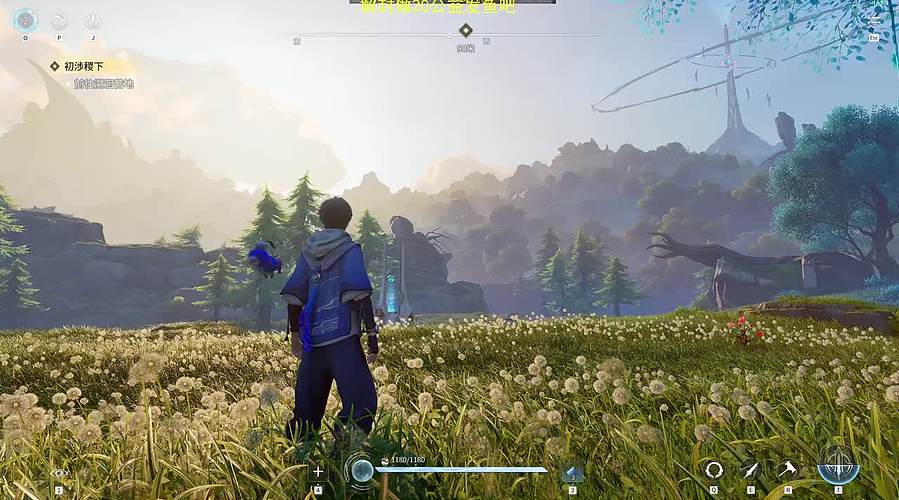Toggle the eye vision icon
This screenshot has width=899, height=500.
pyautogui.click(x=59, y=472)
